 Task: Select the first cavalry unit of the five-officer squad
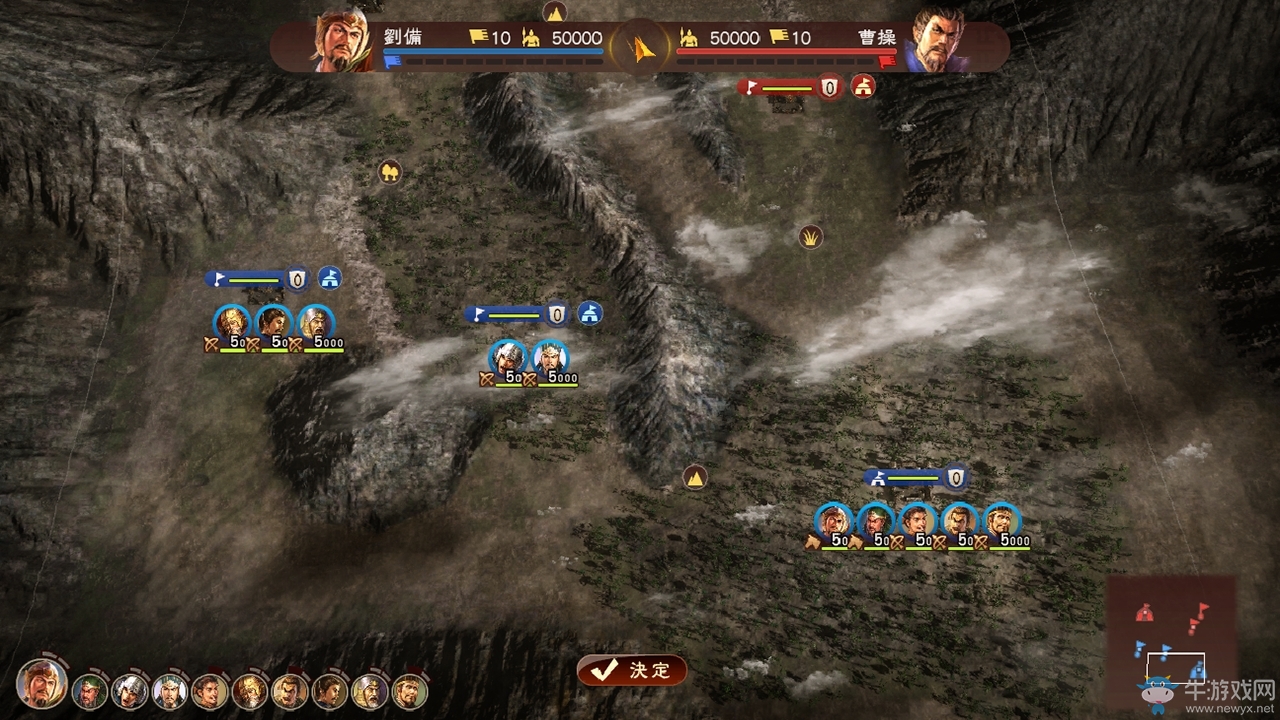[x=832, y=521]
